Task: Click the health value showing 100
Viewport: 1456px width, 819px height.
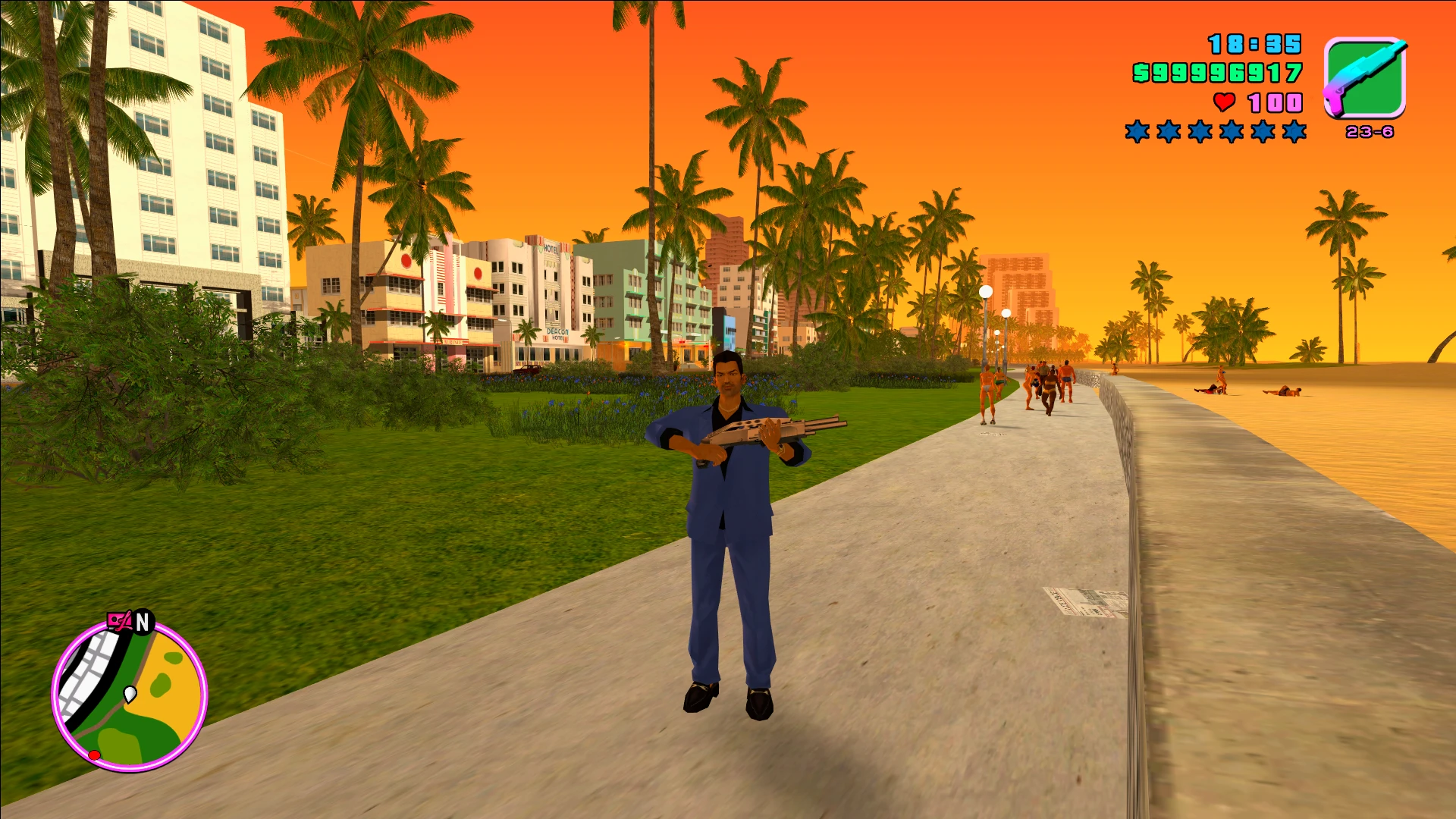Action: (1276, 103)
